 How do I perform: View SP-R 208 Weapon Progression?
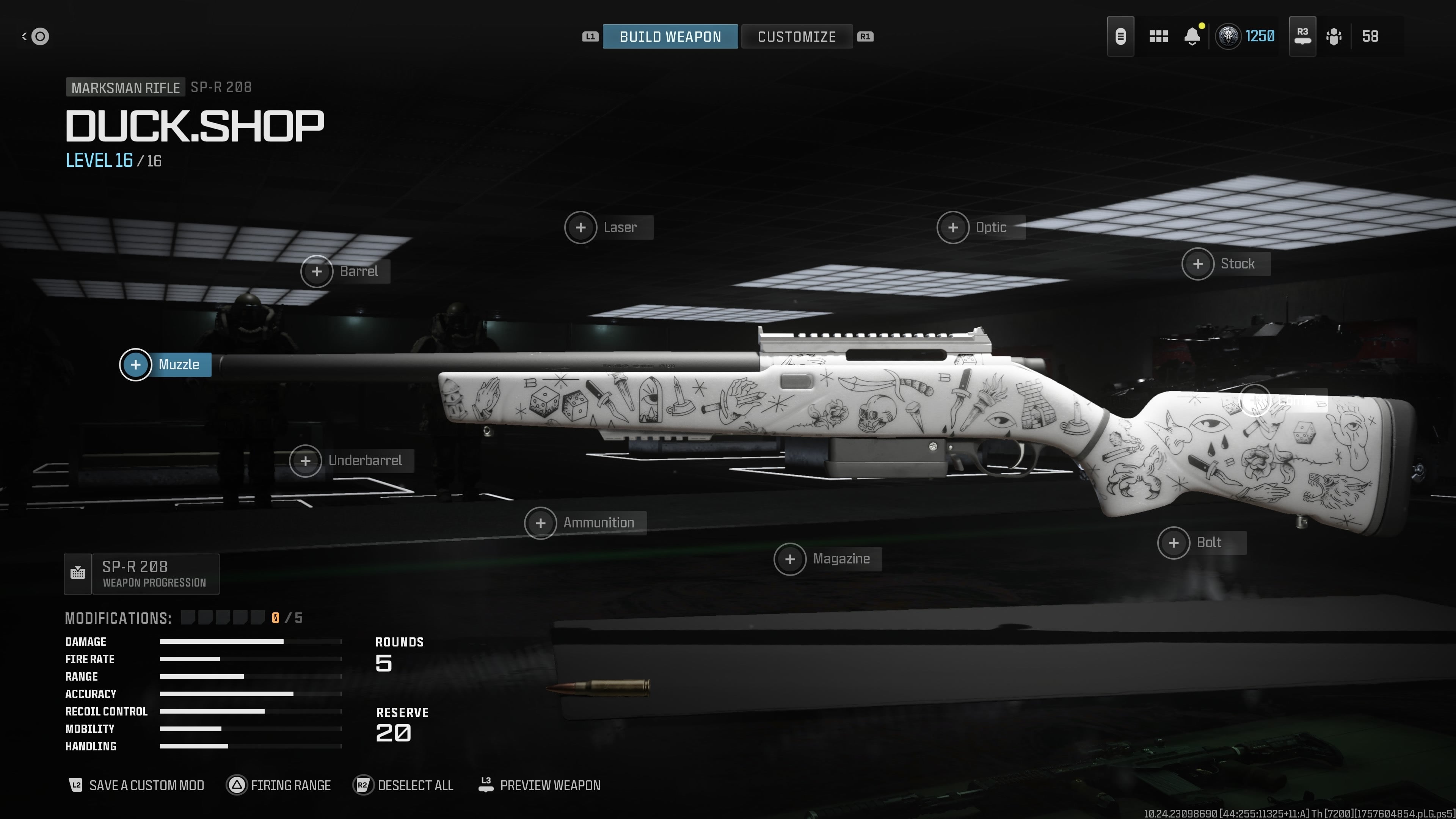[x=142, y=574]
